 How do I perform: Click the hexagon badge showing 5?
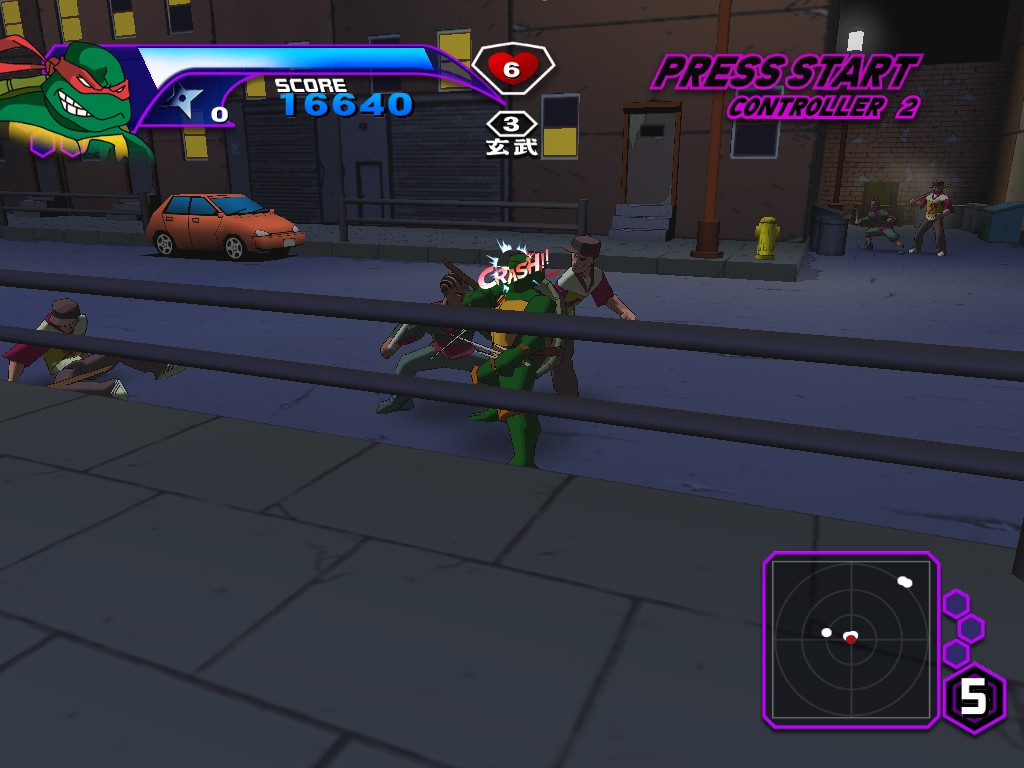[974, 698]
